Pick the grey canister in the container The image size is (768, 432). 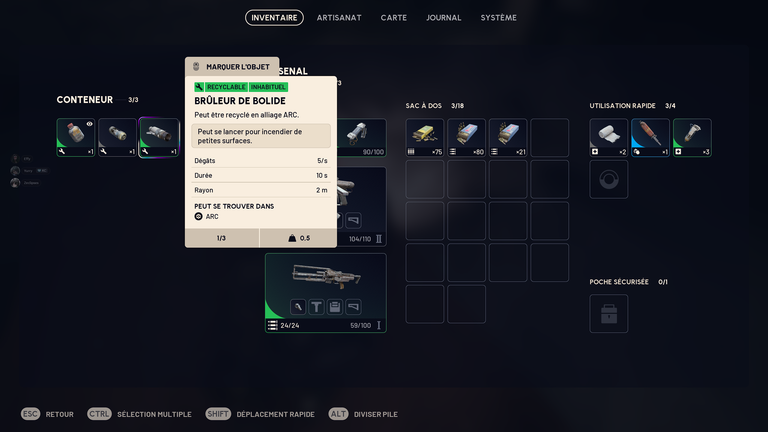pyautogui.click(x=117, y=137)
